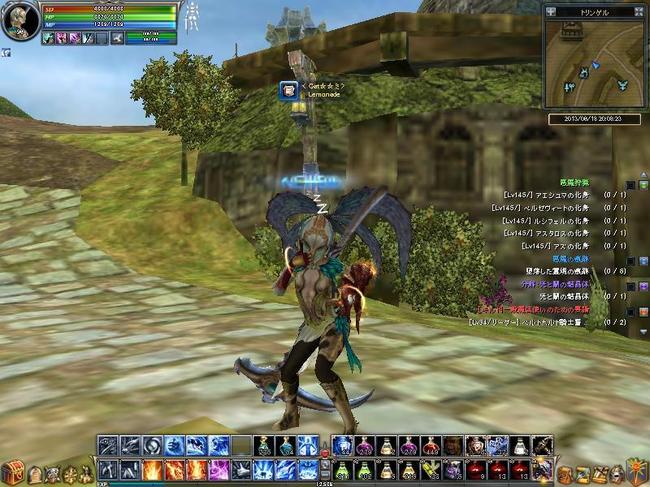Open the treasure chest menu icon
The width and height of the screenshot is (650, 487).
12,471
